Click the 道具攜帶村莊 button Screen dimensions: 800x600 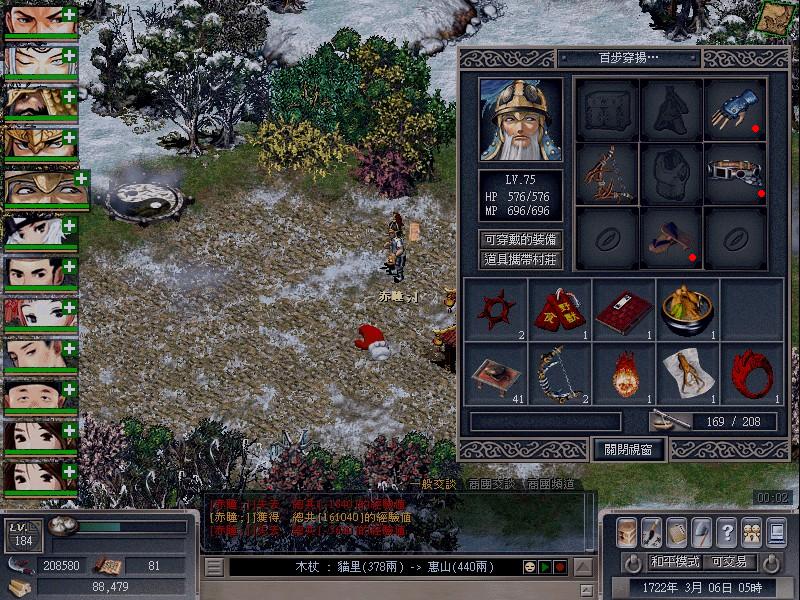click(520, 260)
